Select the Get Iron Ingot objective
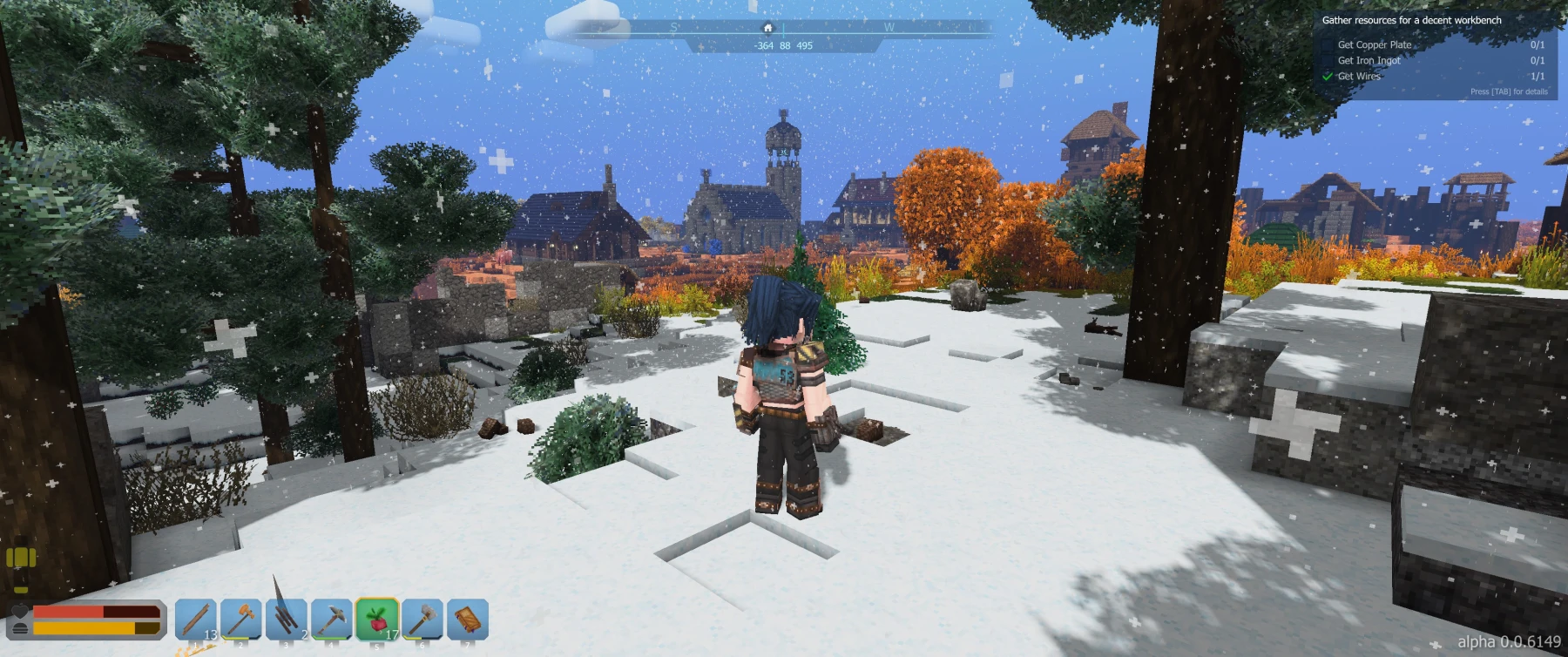Image resolution: width=1568 pixels, height=657 pixels. (1369, 60)
